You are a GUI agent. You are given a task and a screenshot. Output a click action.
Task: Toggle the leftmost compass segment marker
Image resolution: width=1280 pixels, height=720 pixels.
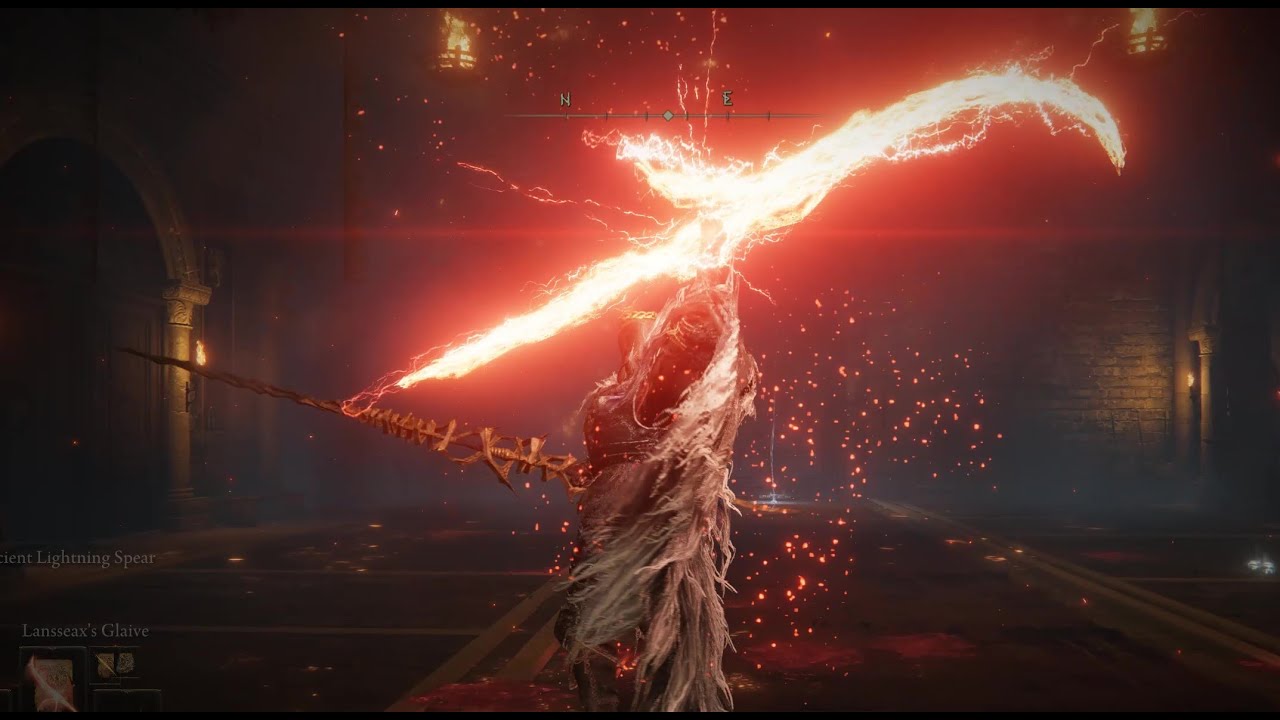point(566,115)
